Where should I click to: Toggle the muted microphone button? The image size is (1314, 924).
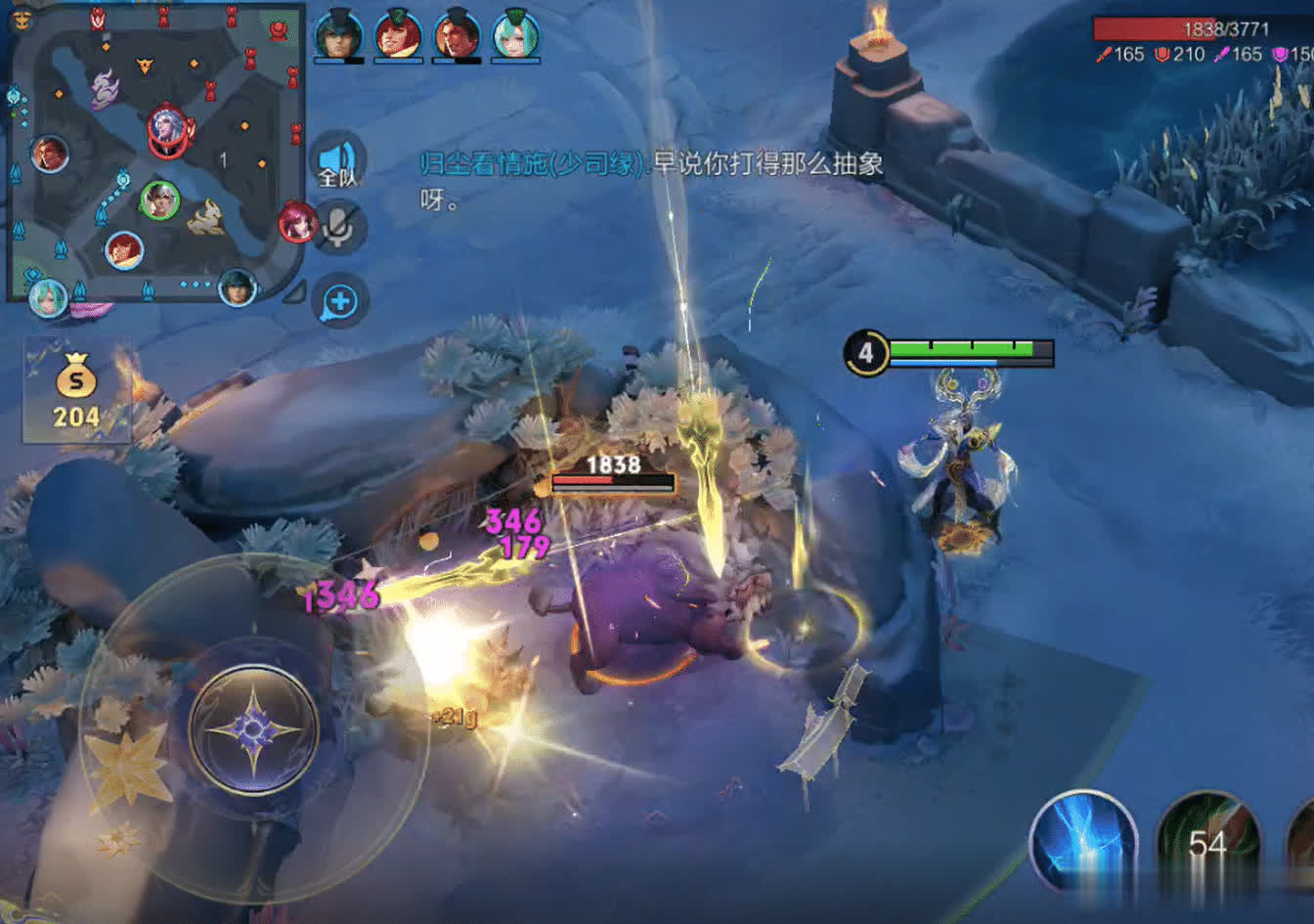click(338, 228)
